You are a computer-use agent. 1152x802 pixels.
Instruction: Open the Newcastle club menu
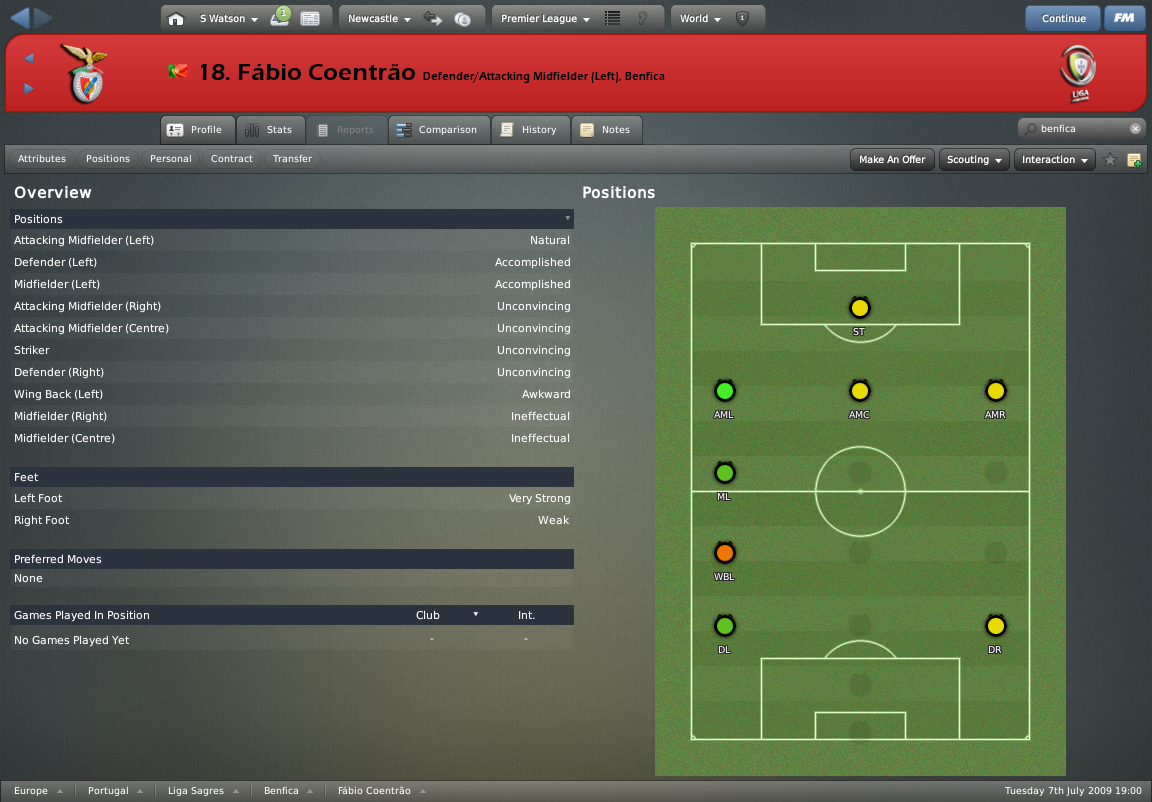point(379,19)
